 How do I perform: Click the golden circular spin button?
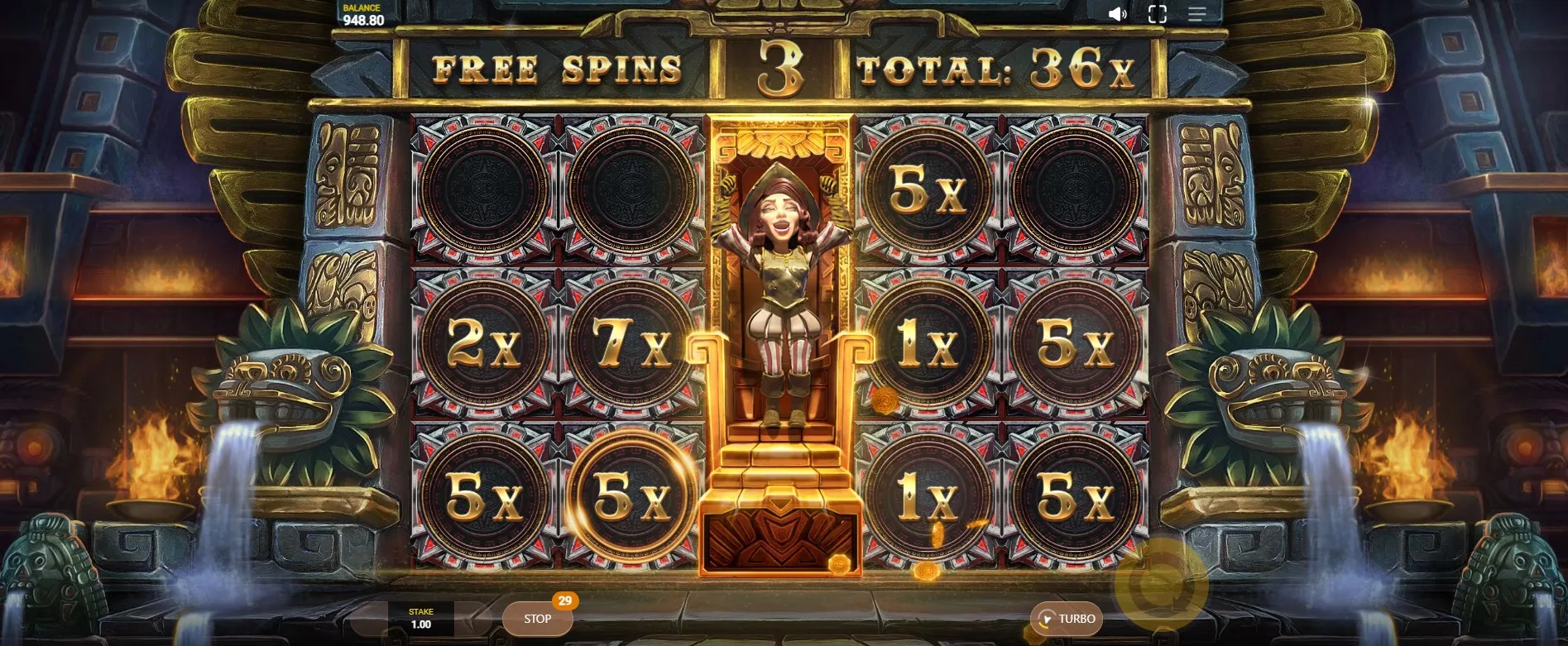point(1161,585)
